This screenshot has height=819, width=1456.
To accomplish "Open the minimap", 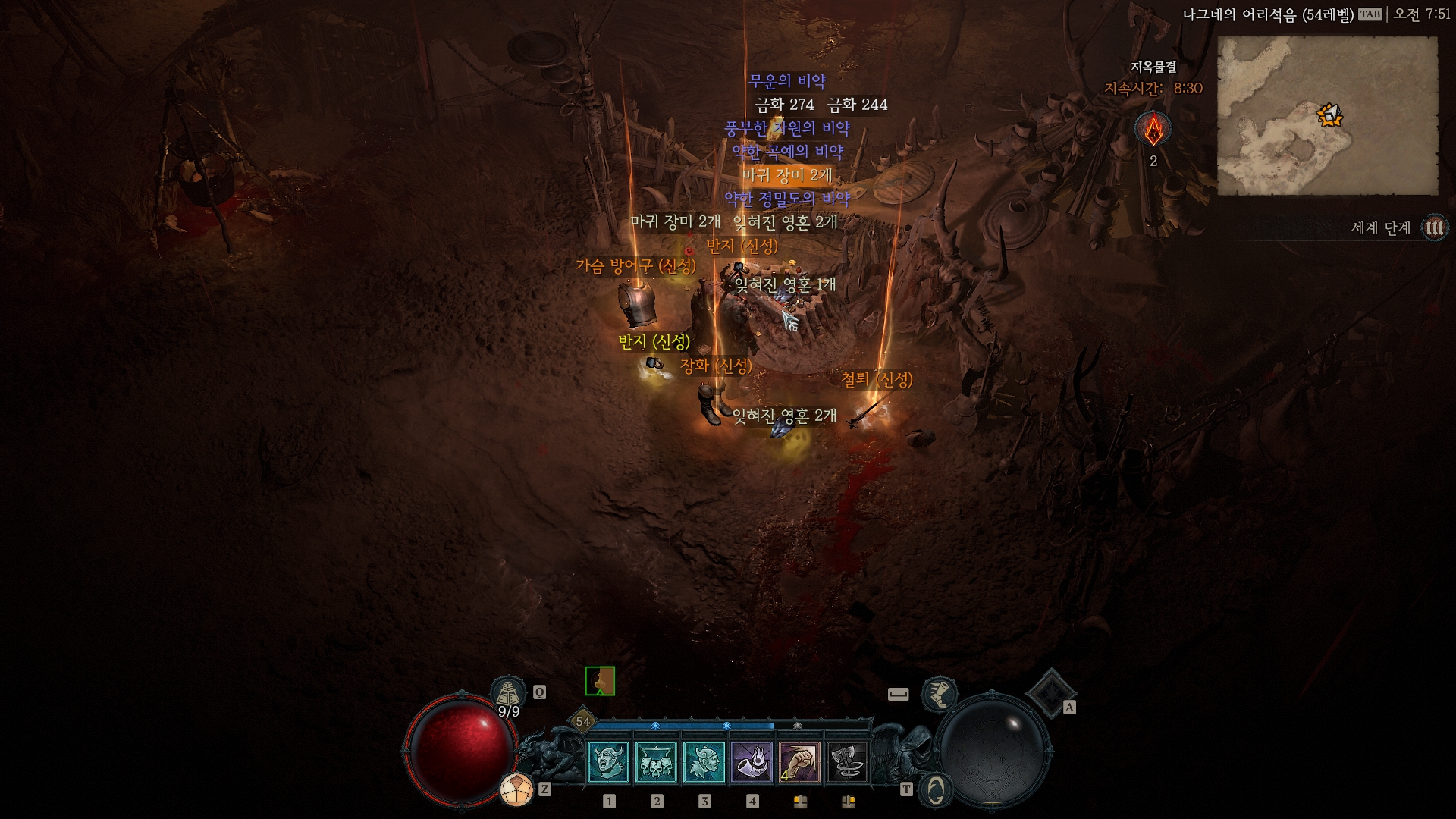I will 1327,116.
